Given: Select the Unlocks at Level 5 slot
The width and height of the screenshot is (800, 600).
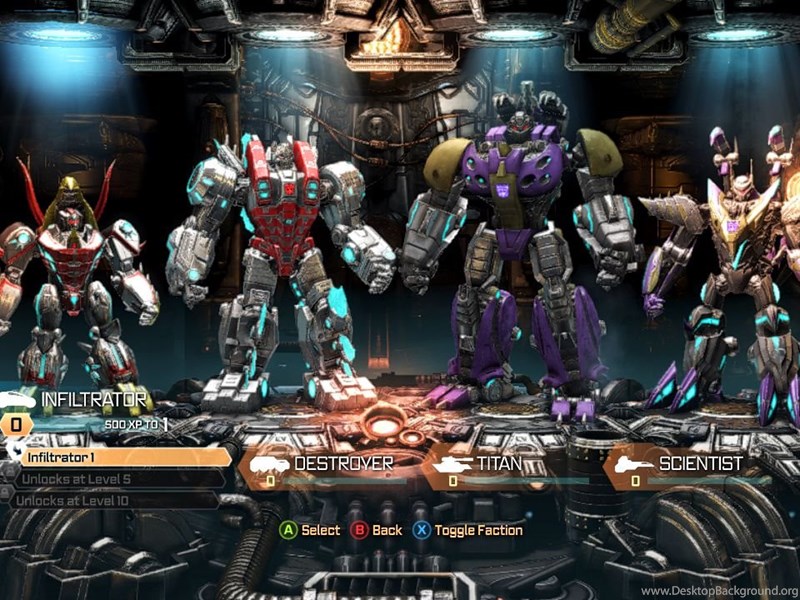Looking at the screenshot, I should click(x=115, y=478).
